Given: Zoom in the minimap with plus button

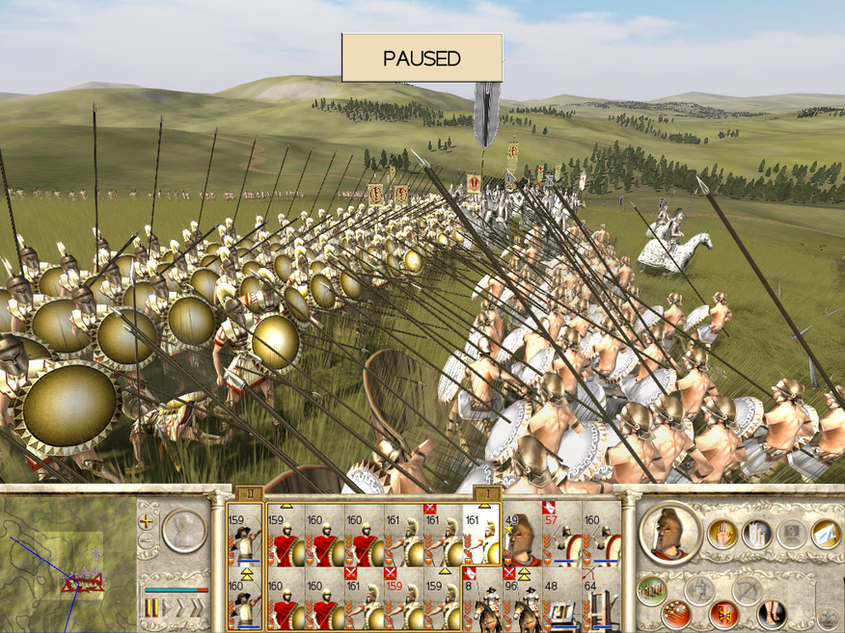Looking at the screenshot, I should (x=147, y=521).
